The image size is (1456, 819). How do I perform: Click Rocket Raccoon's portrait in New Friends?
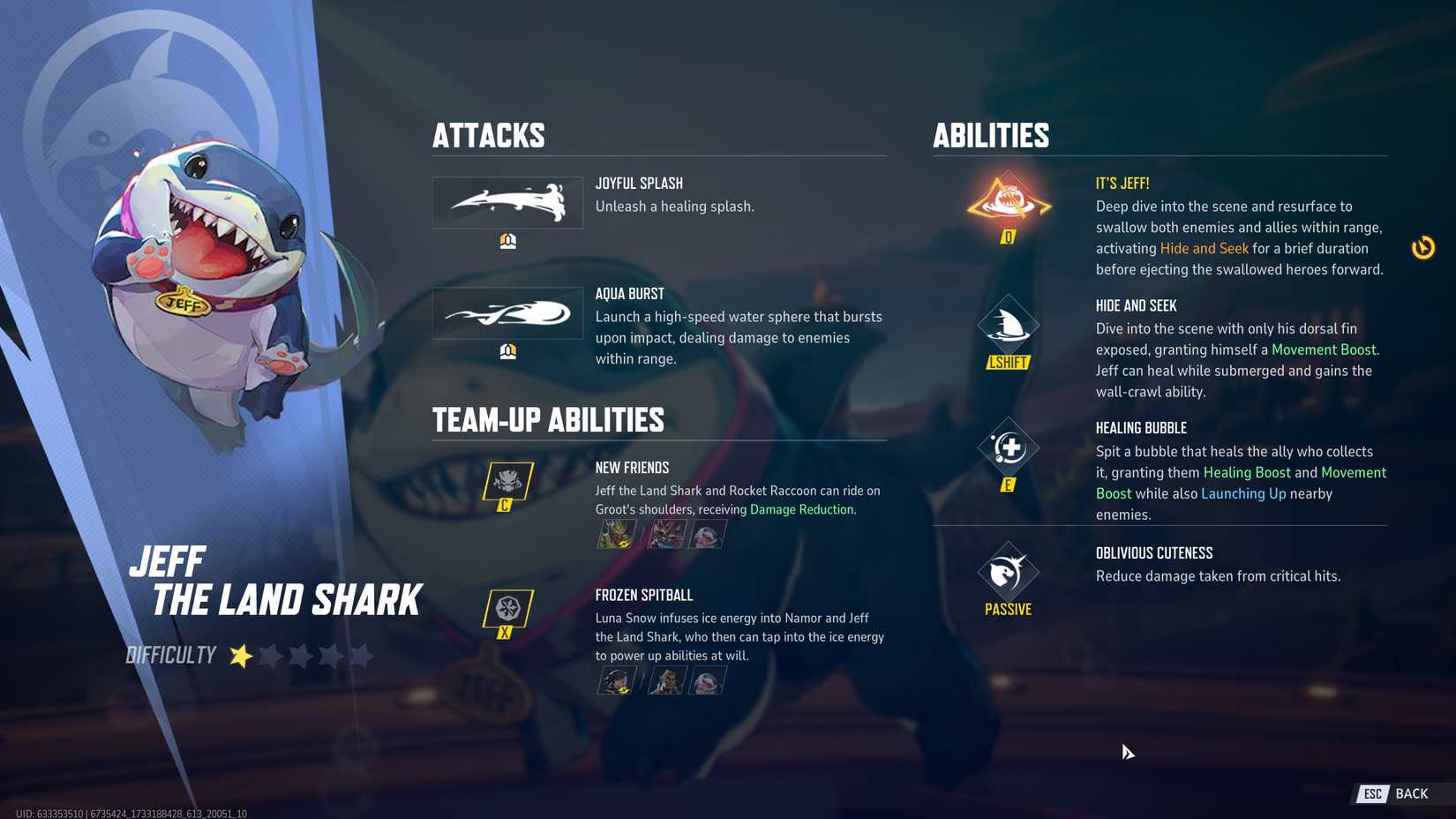point(666,533)
